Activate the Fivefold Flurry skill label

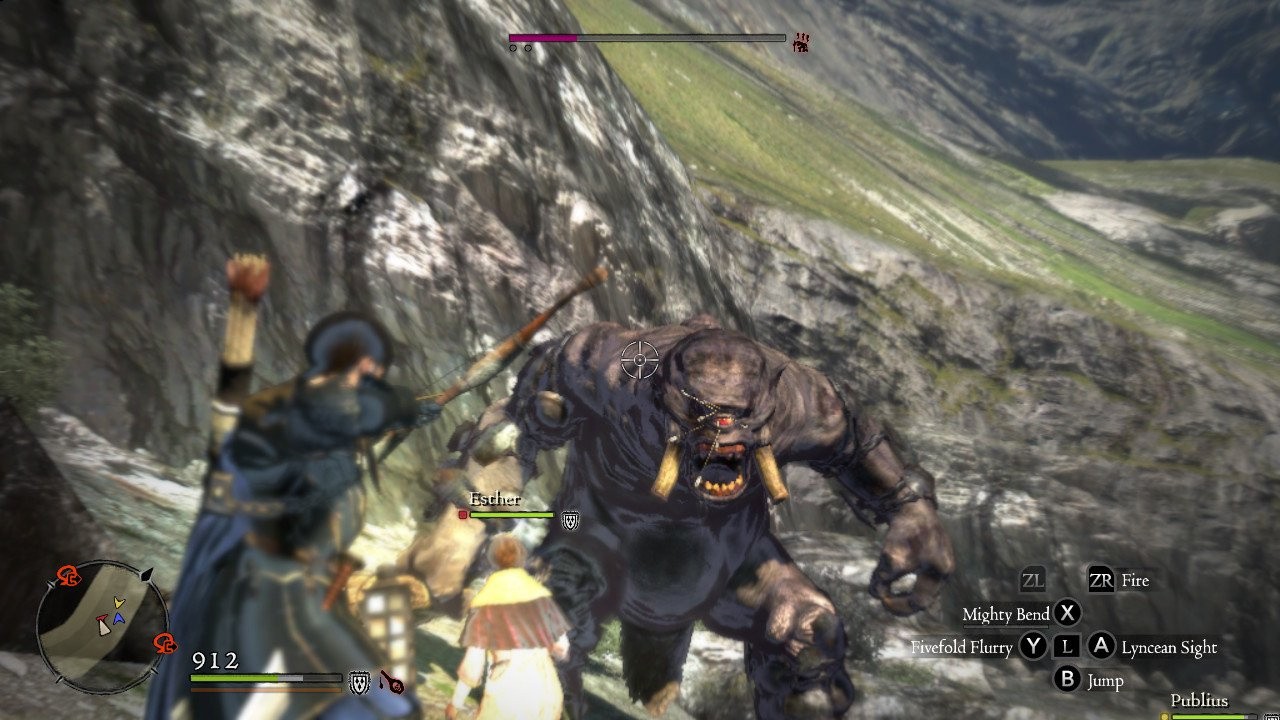[961, 648]
